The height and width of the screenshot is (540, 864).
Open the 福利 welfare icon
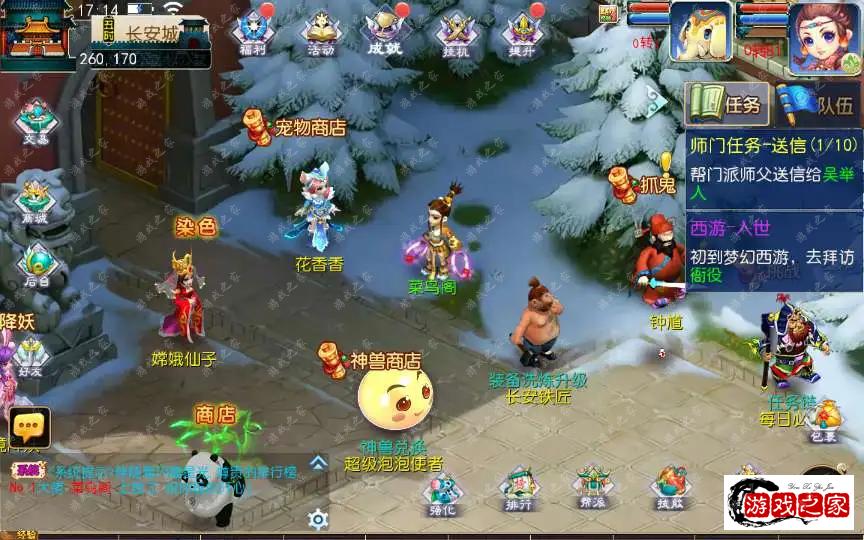point(251,31)
